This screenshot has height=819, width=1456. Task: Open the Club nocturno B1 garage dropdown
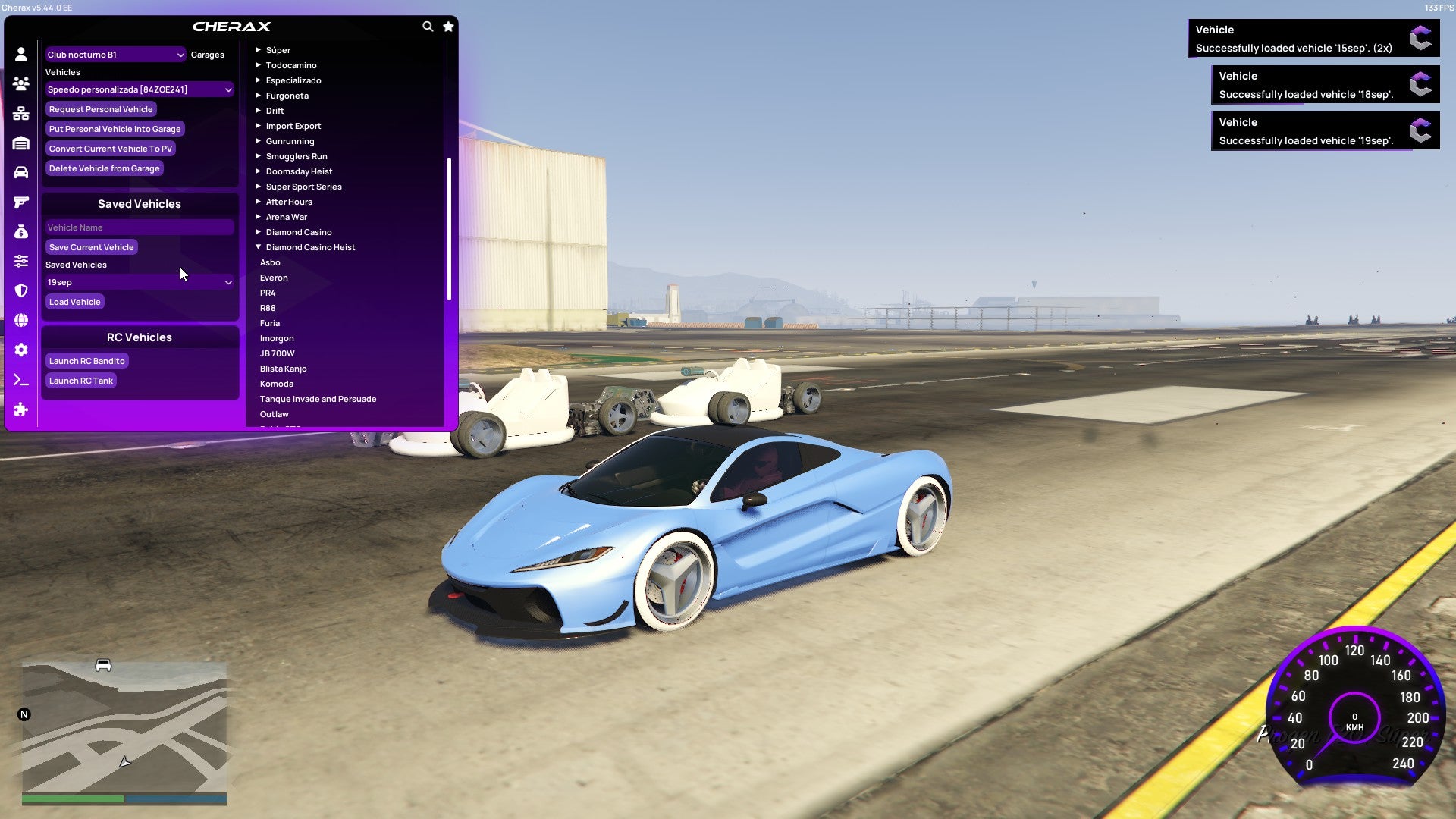click(115, 54)
